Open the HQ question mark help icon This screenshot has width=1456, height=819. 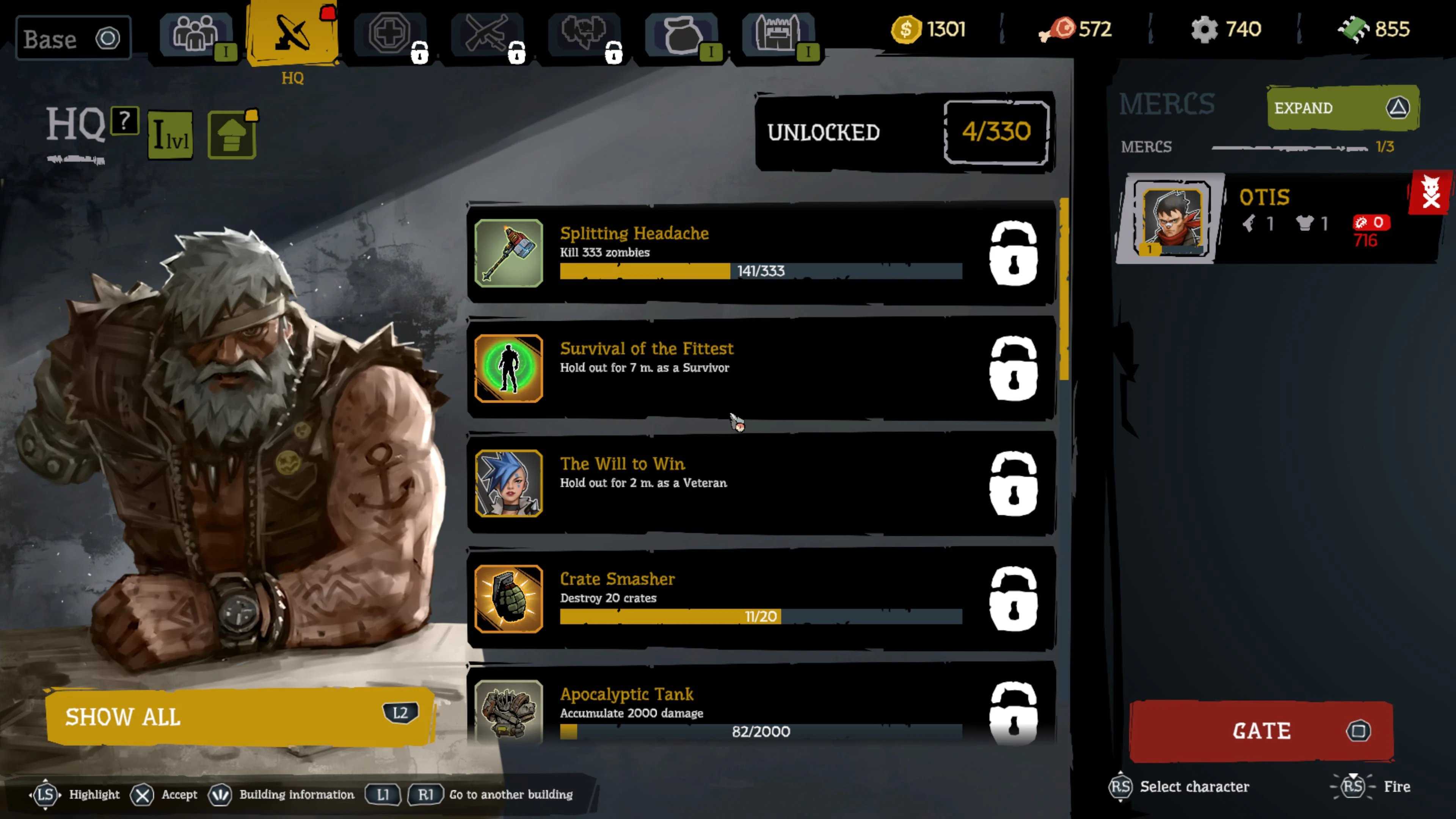tap(124, 121)
